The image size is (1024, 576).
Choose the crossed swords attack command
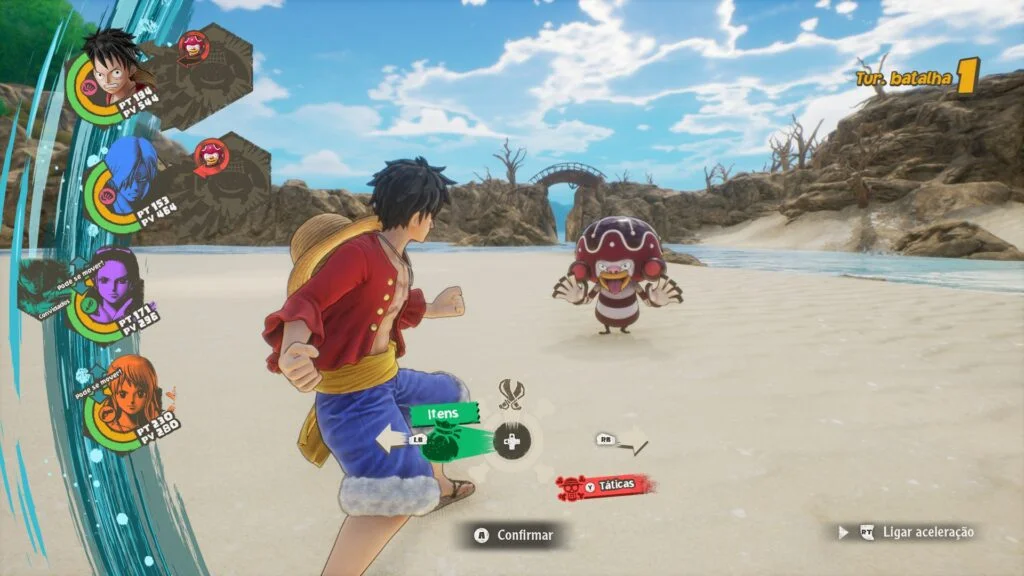[x=511, y=395]
